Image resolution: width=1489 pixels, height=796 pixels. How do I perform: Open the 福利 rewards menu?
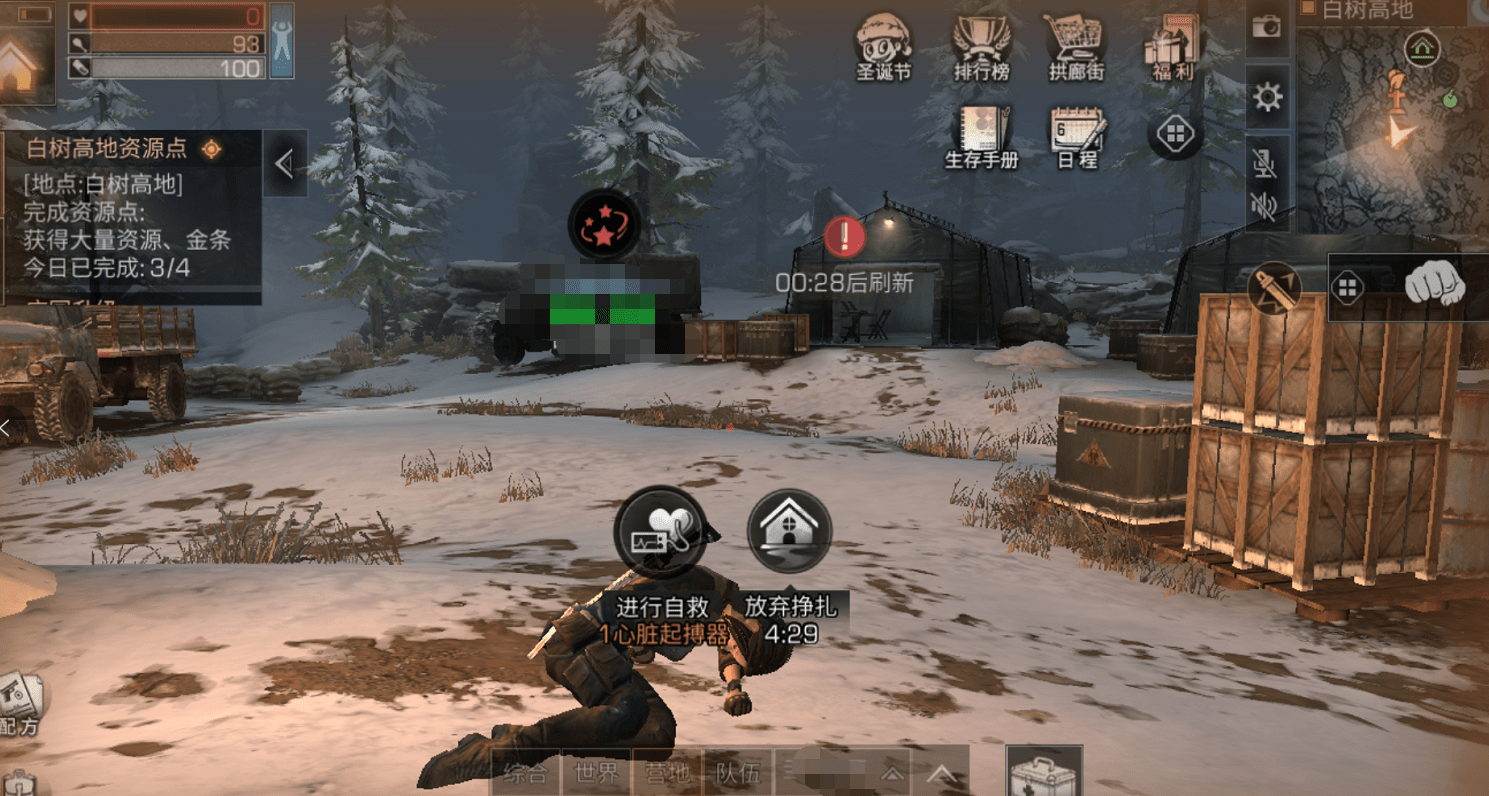(1170, 44)
